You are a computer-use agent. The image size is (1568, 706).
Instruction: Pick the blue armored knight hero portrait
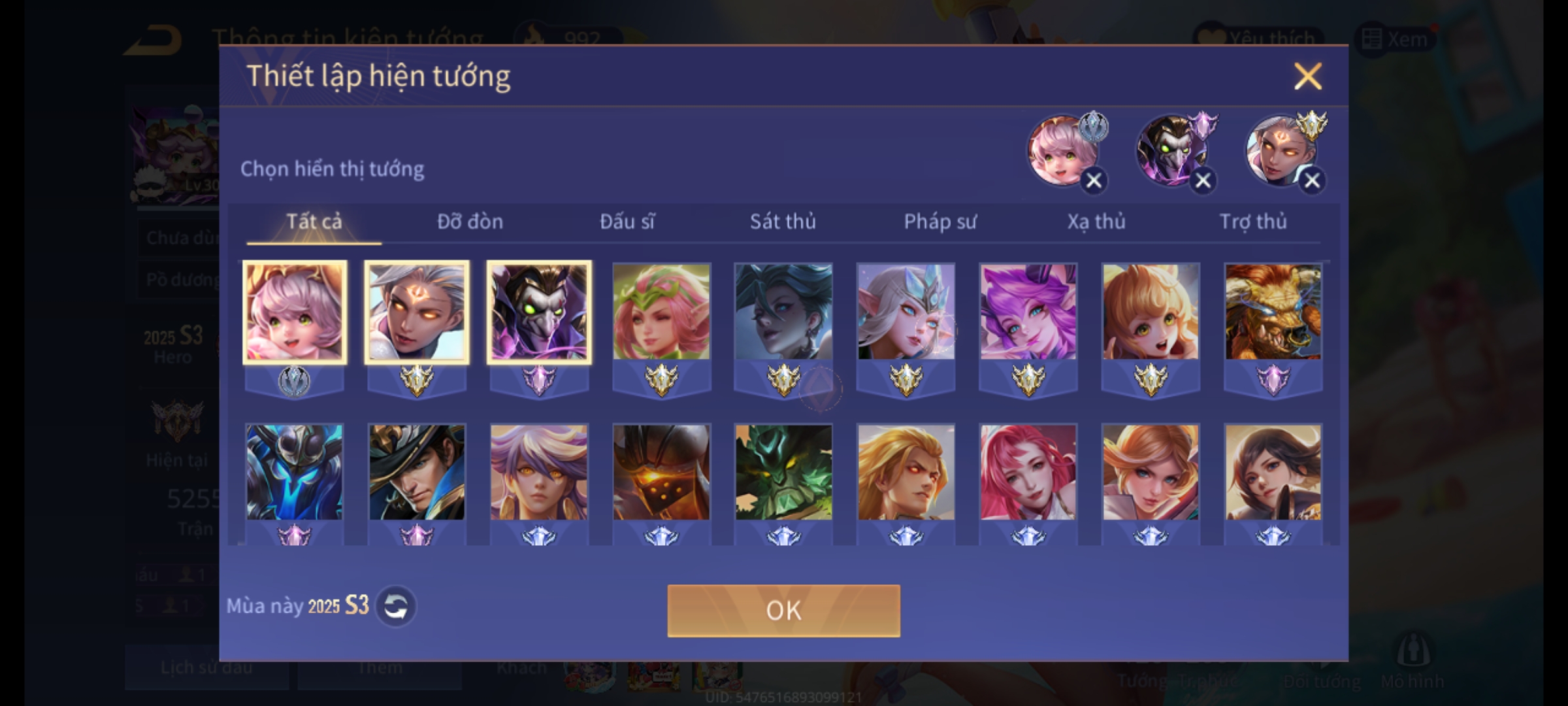click(x=295, y=472)
